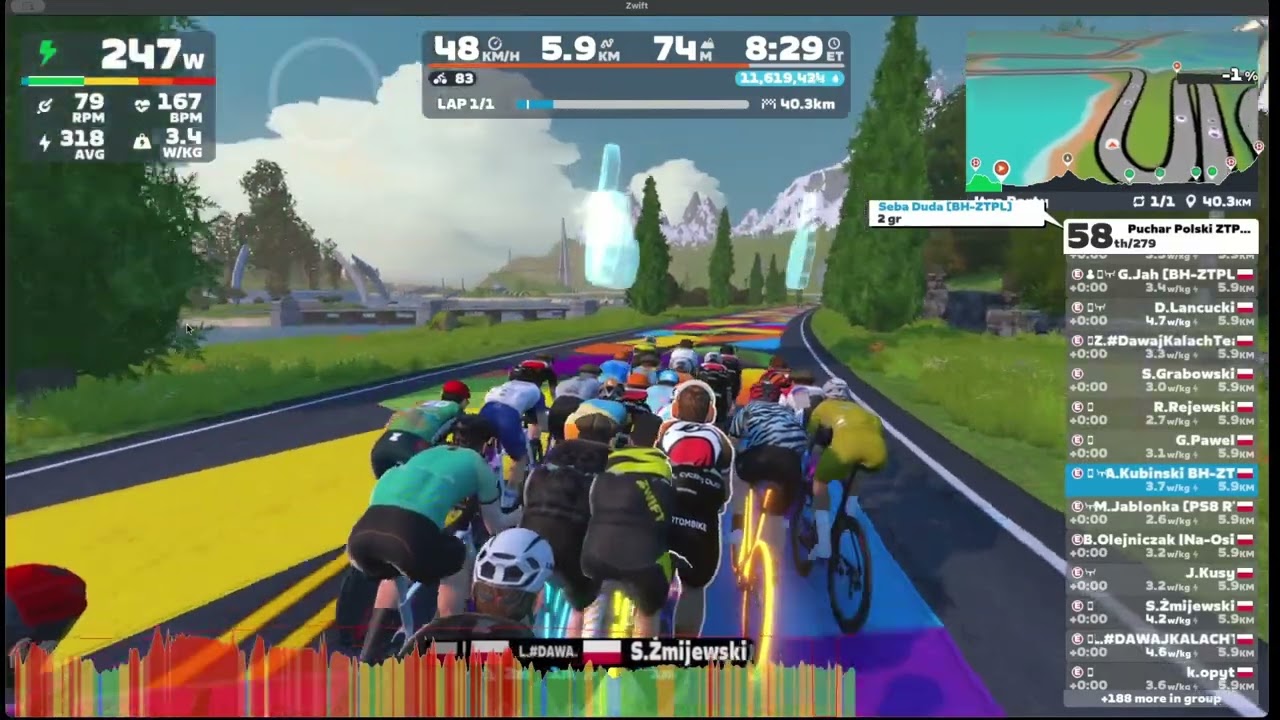
Task: Open the Seba Duda message bubble
Action: point(957,212)
